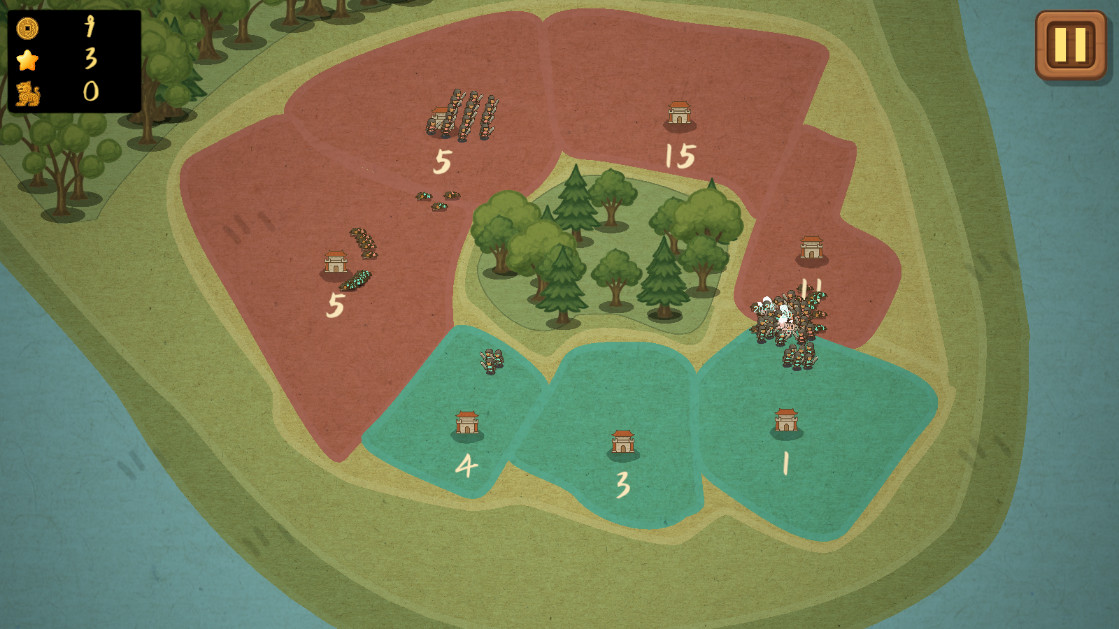
Task: Select the green town with 4 troops
Action: coord(467,424)
